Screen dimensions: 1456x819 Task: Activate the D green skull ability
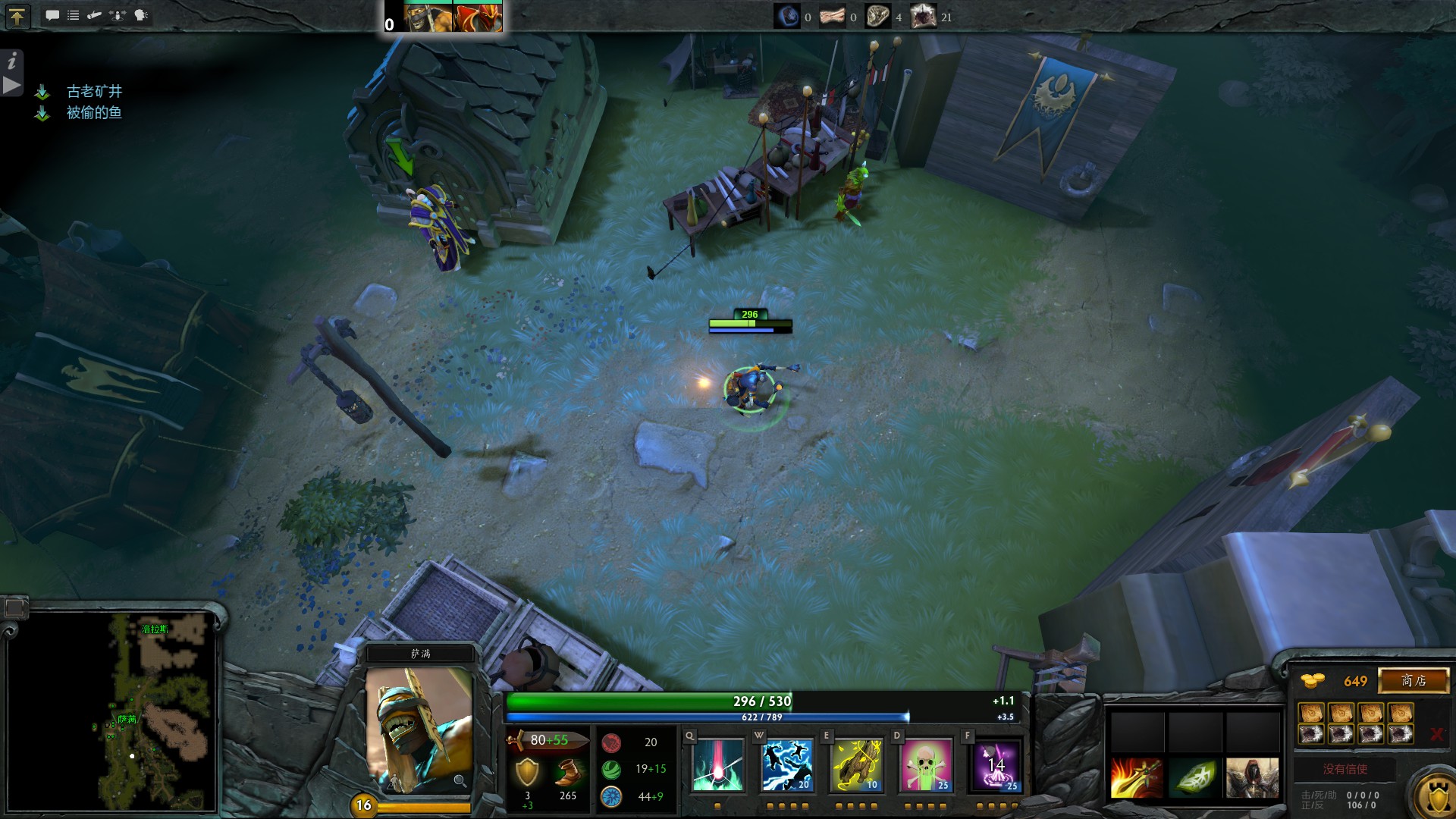(x=925, y=764)
